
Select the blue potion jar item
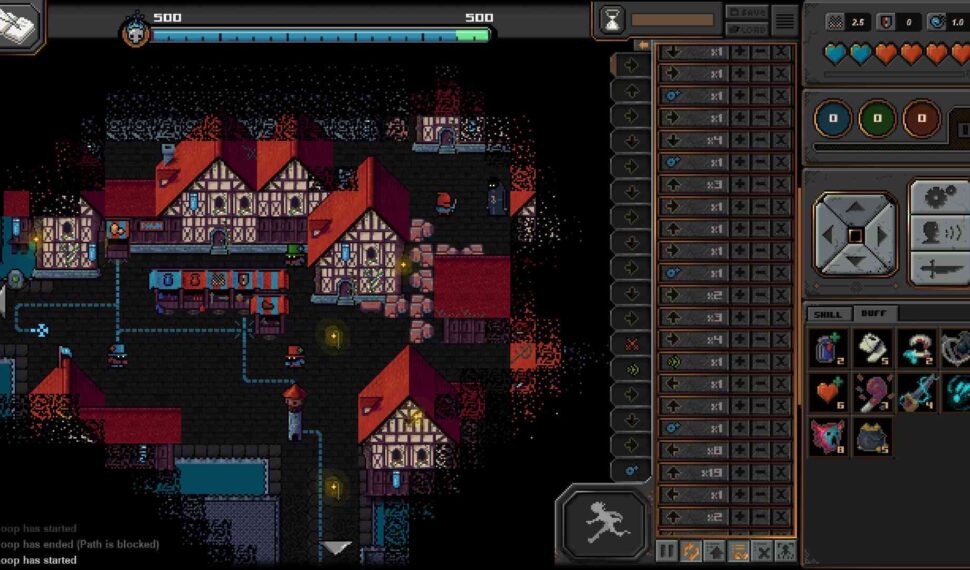(x=829, y=349)
